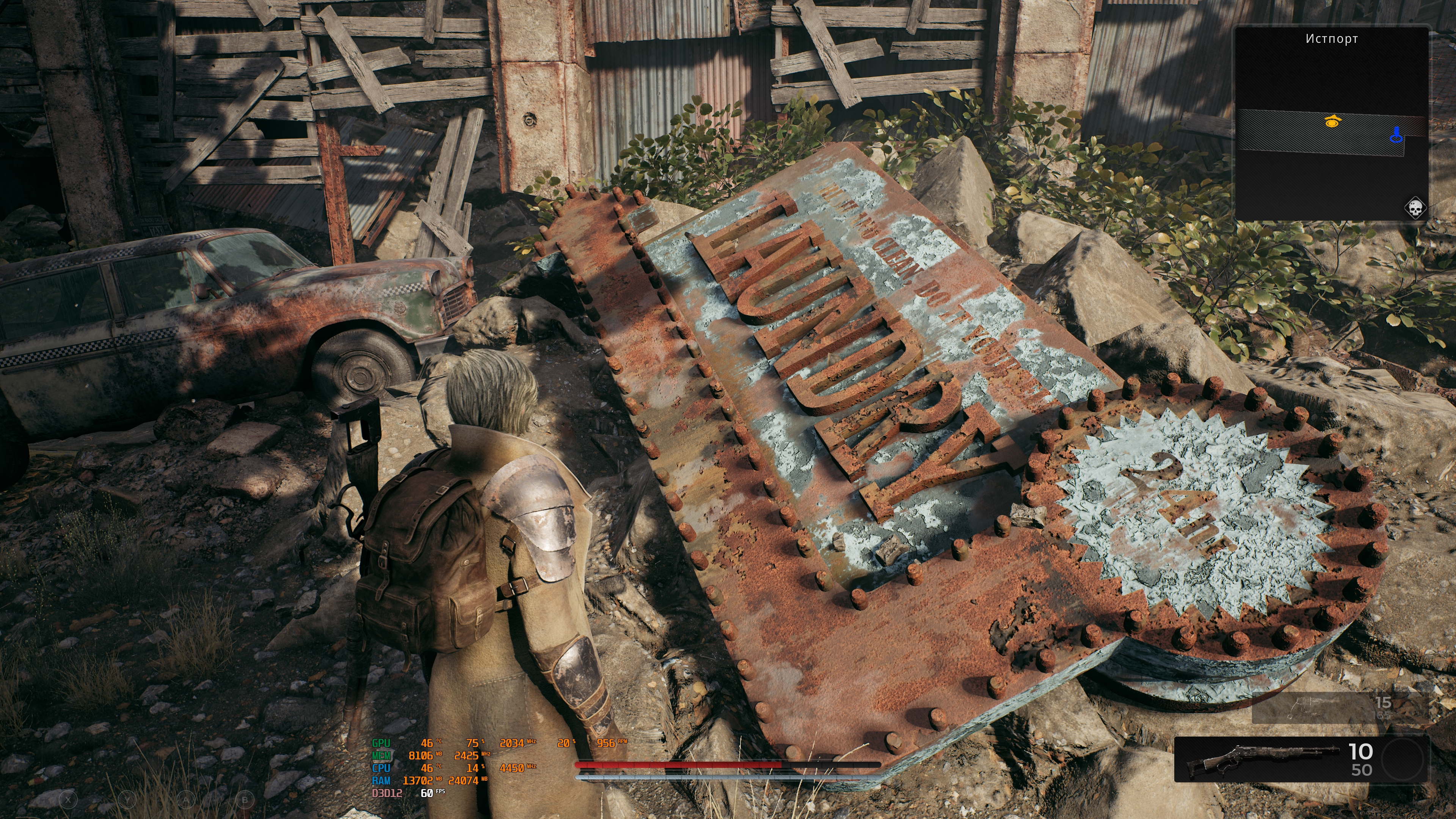Open the Истпорт minimap
This screenshot has width=1456, height=819.
(x=1331, y=124)
